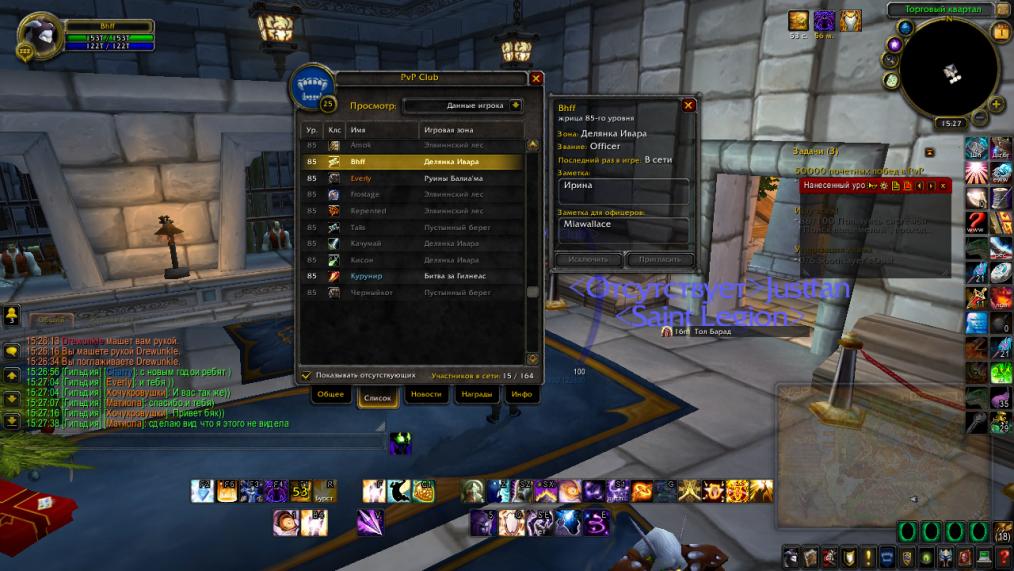This screenshot has height=571, width=1014.
Task: Close the PvP Club guild window
Action: click(536, 78)
